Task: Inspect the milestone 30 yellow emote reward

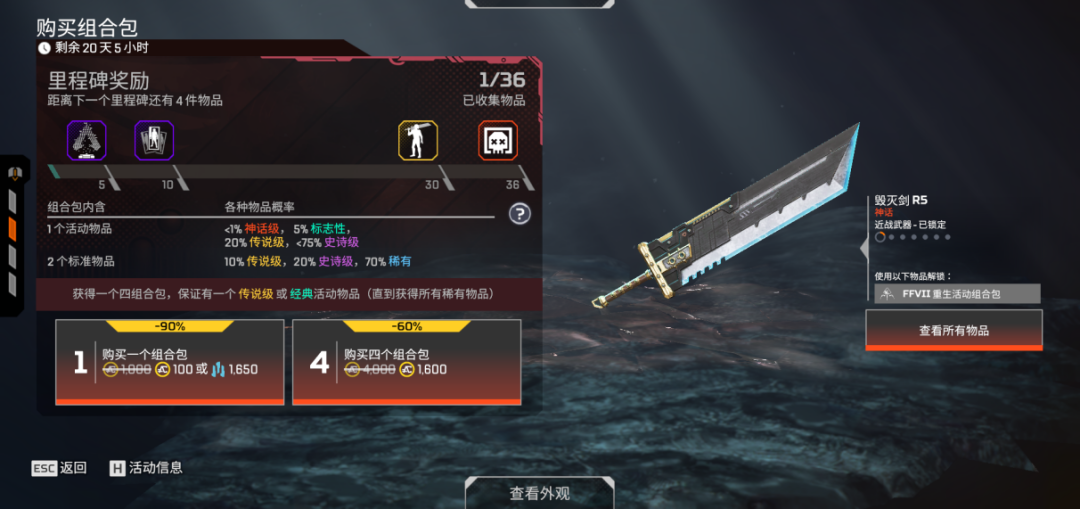Action: (418, 141)
